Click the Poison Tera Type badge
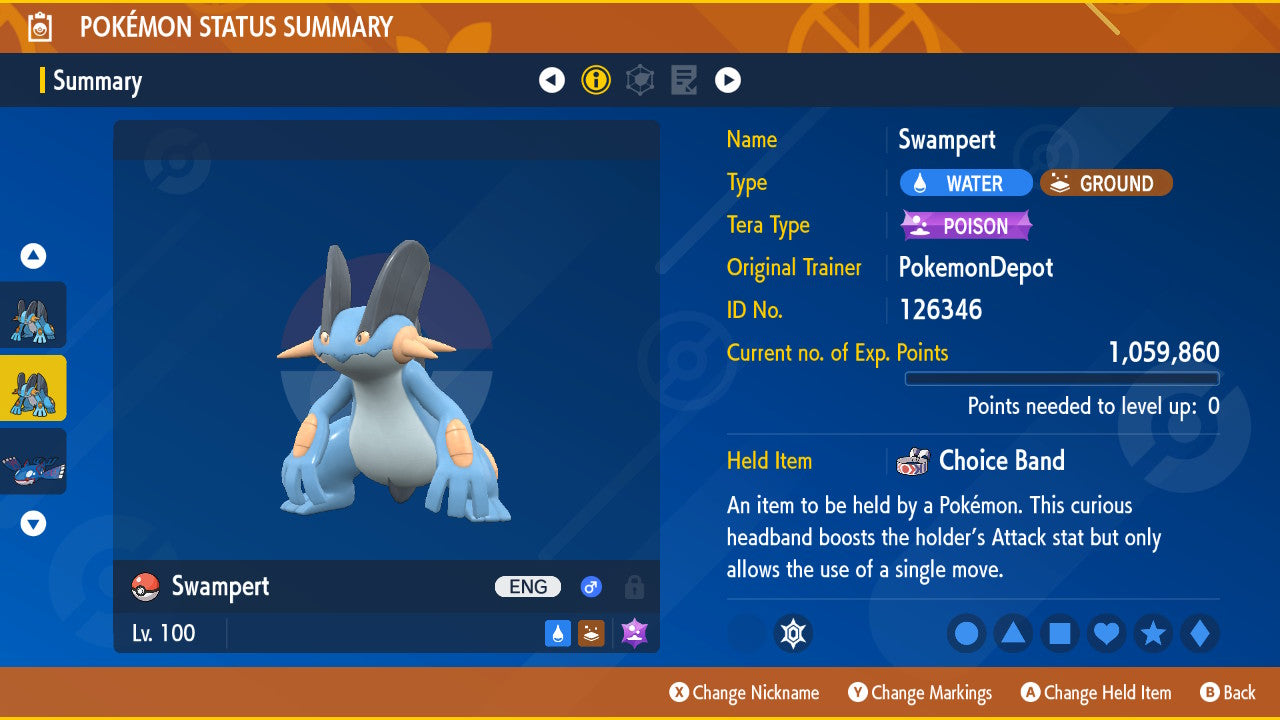Screen dimensions: 1280x720 point(966,226)
